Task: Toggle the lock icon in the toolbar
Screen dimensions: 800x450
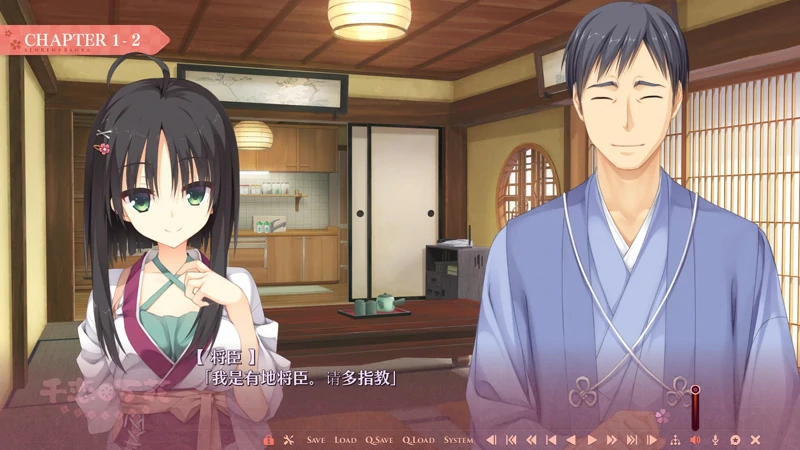Action: point(268,440)
